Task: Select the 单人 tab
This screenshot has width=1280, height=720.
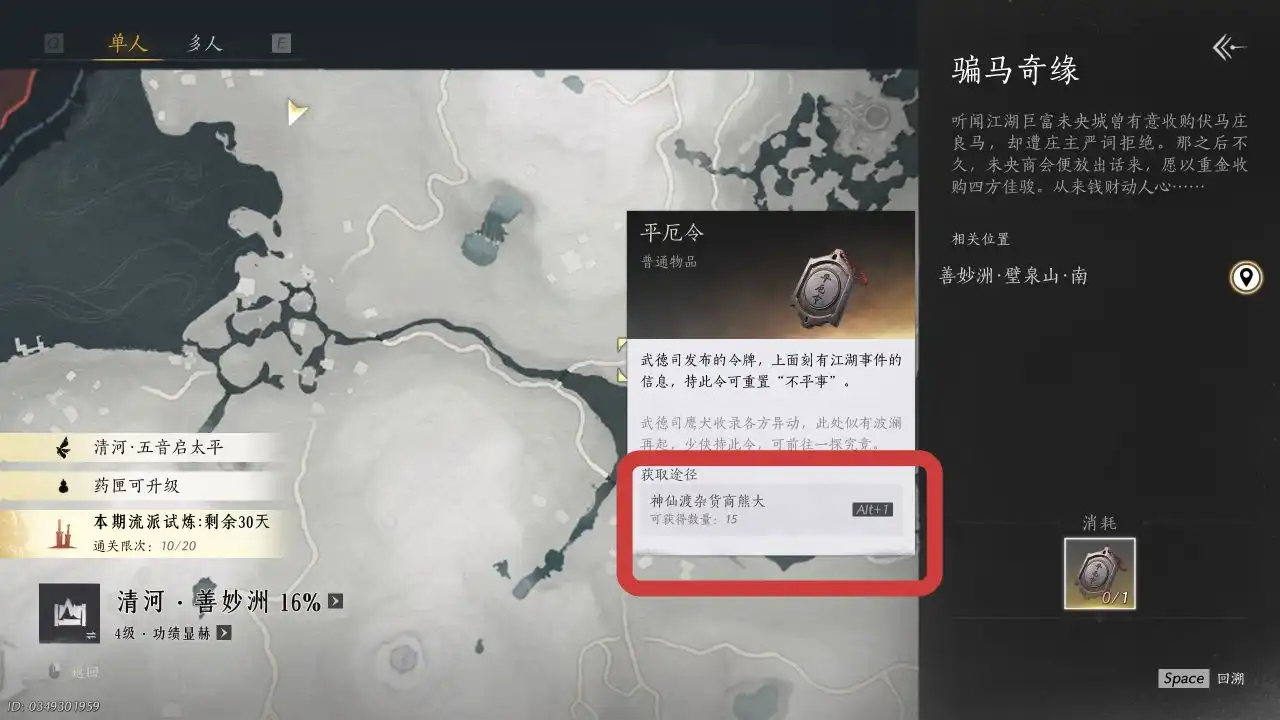Action: coord(126,43)
